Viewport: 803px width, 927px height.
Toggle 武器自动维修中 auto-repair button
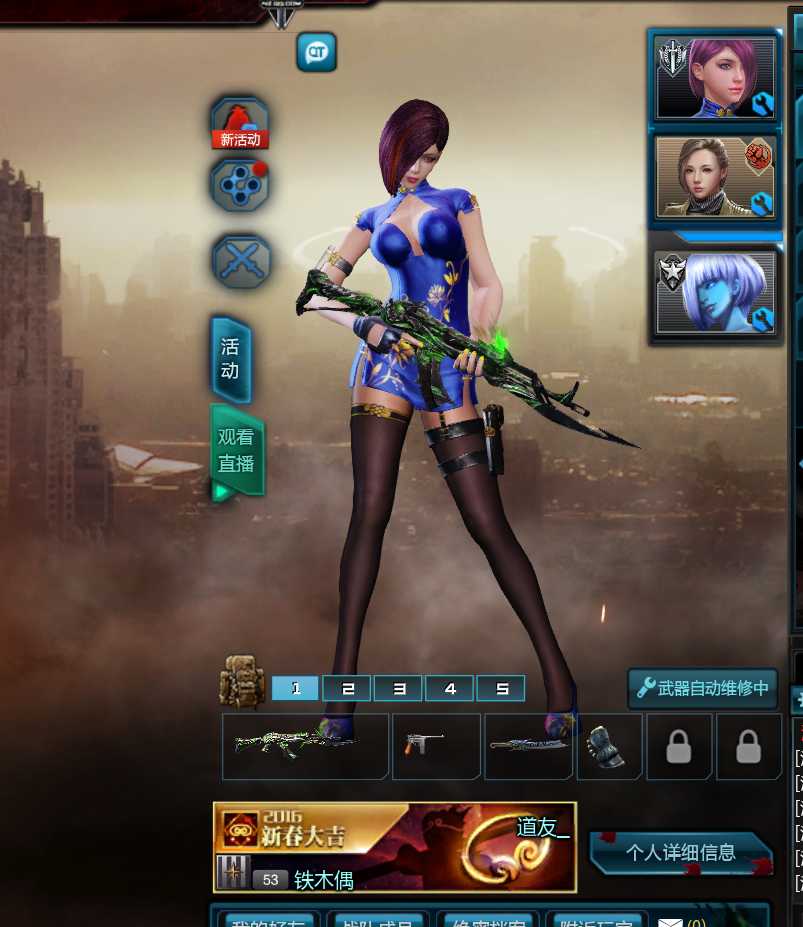[x=703, y=688]
